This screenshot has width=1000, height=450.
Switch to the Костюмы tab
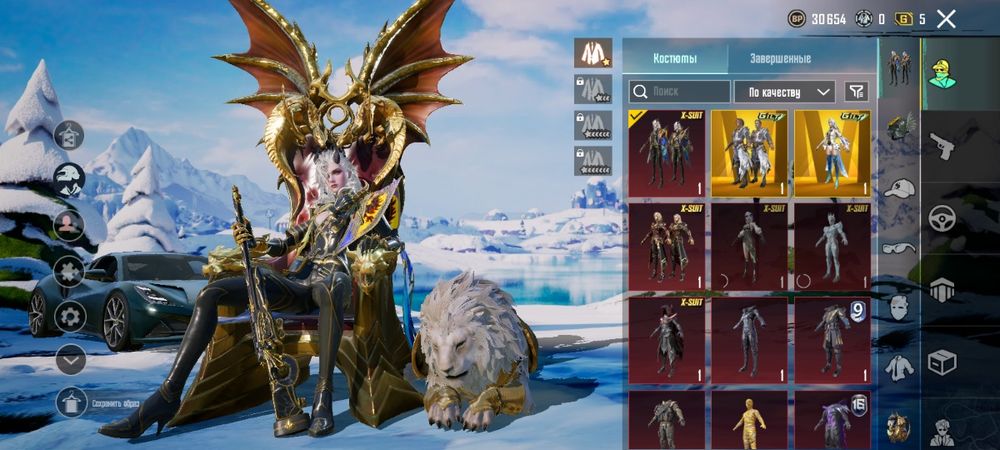[x=675, y=59]
